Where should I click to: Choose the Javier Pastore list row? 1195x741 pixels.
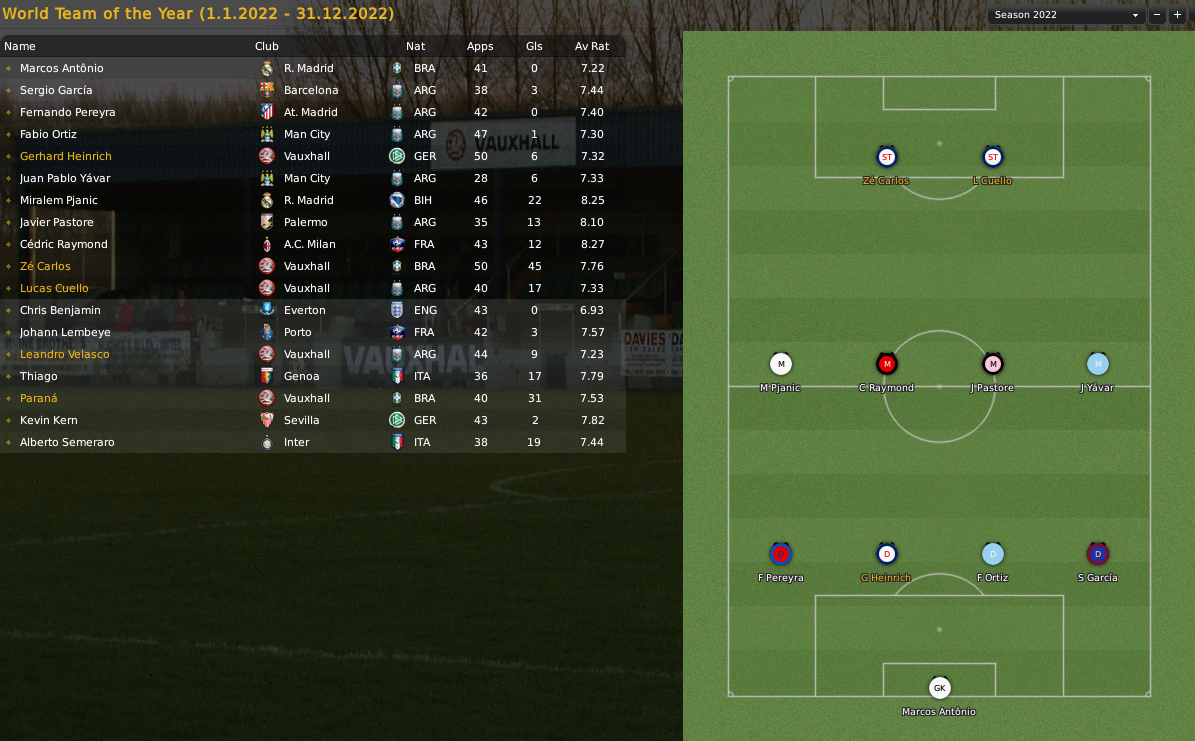(57, 222)
